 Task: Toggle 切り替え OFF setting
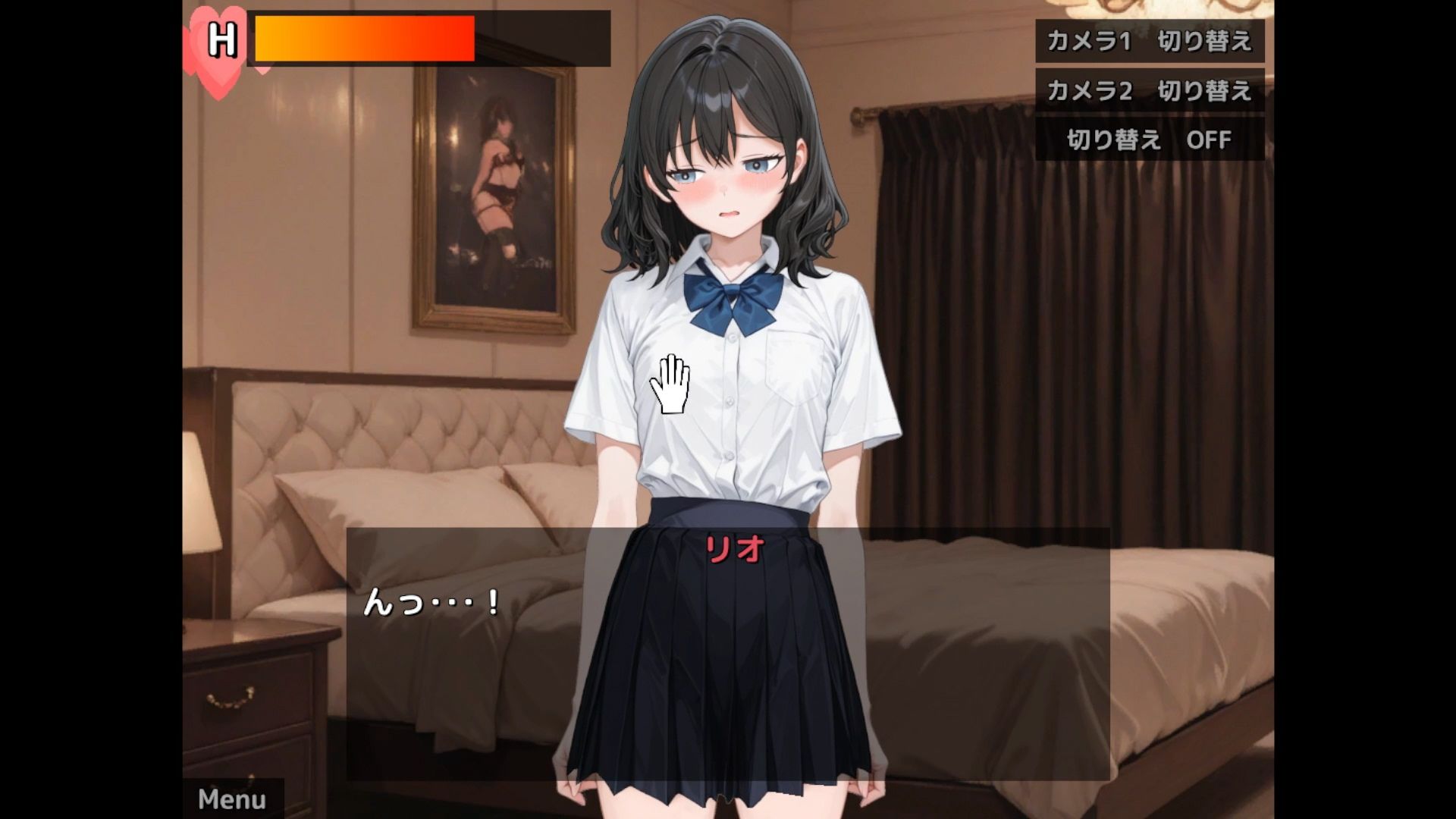[x=1147, y=139]
